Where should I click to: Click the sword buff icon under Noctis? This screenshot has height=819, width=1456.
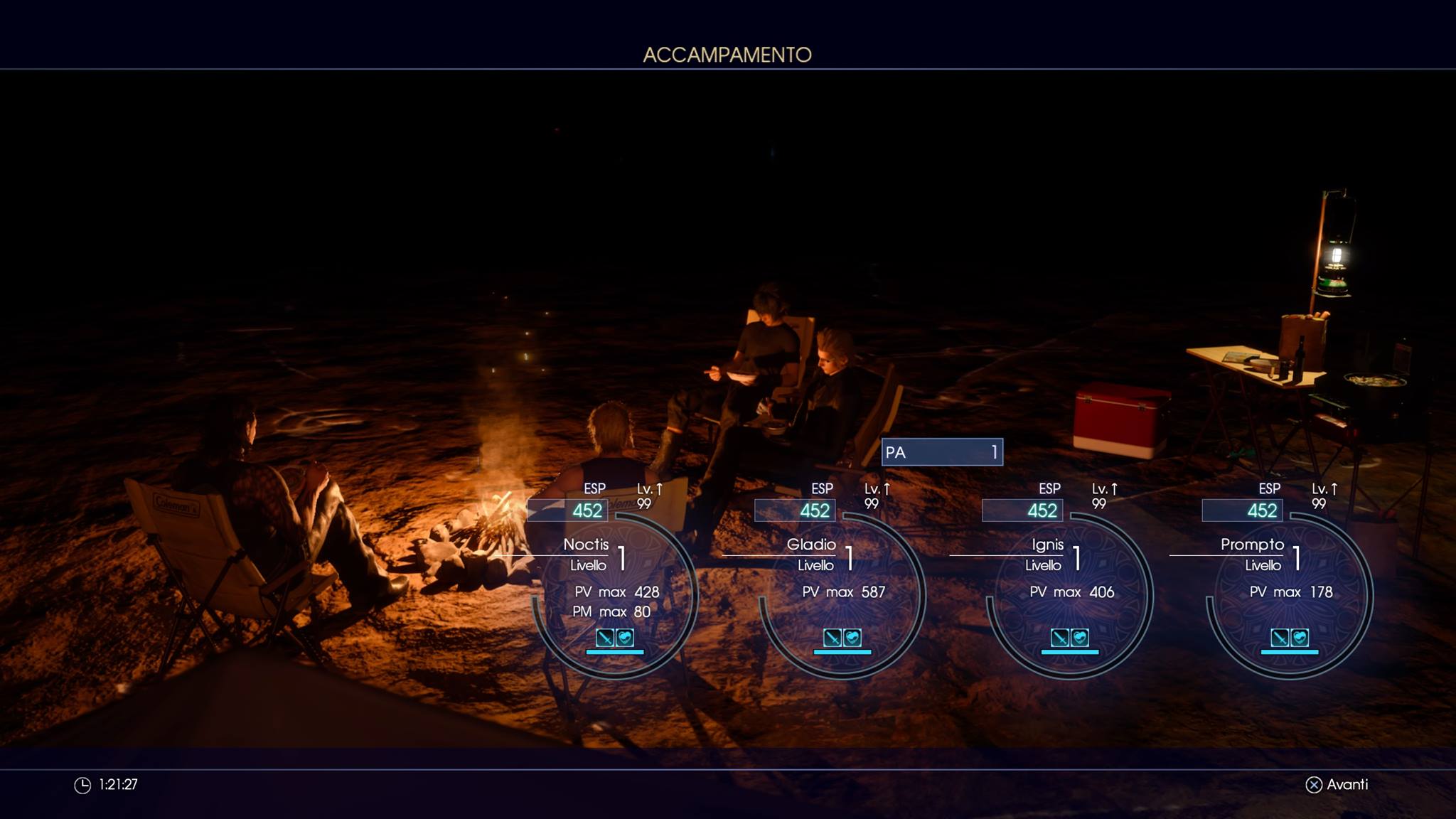(605, 637)
